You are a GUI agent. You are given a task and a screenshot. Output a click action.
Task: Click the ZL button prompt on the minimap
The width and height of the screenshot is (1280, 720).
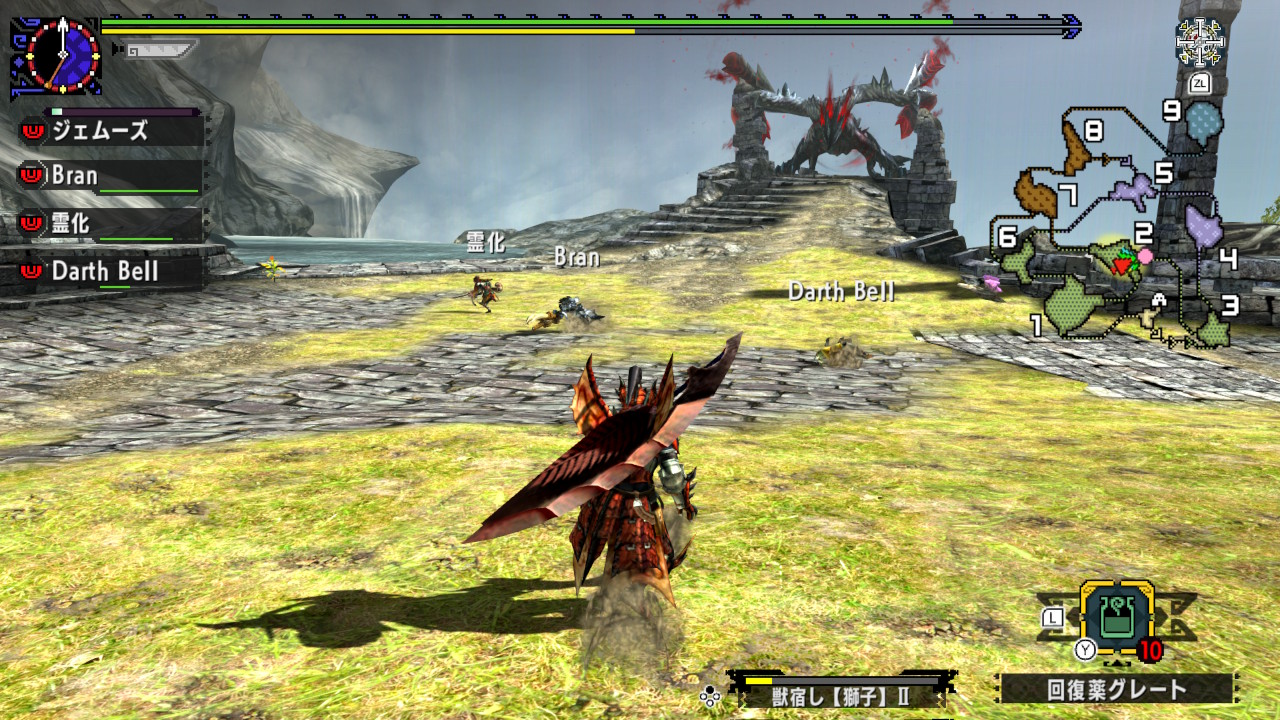(1201, 82)
